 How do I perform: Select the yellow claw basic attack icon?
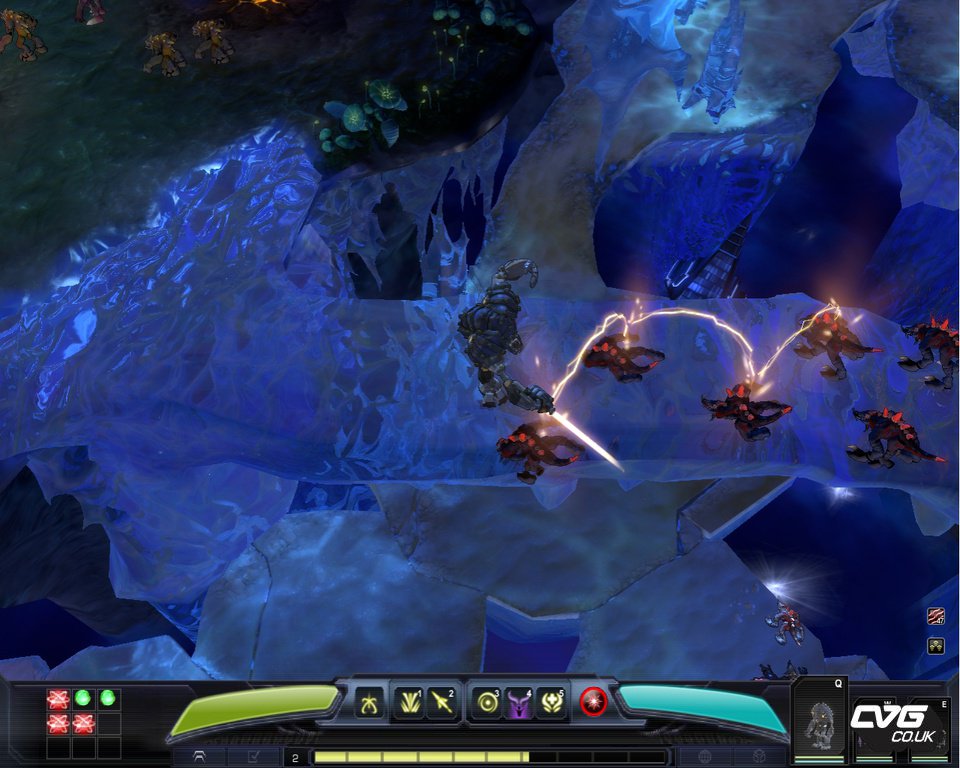[367, 703]
